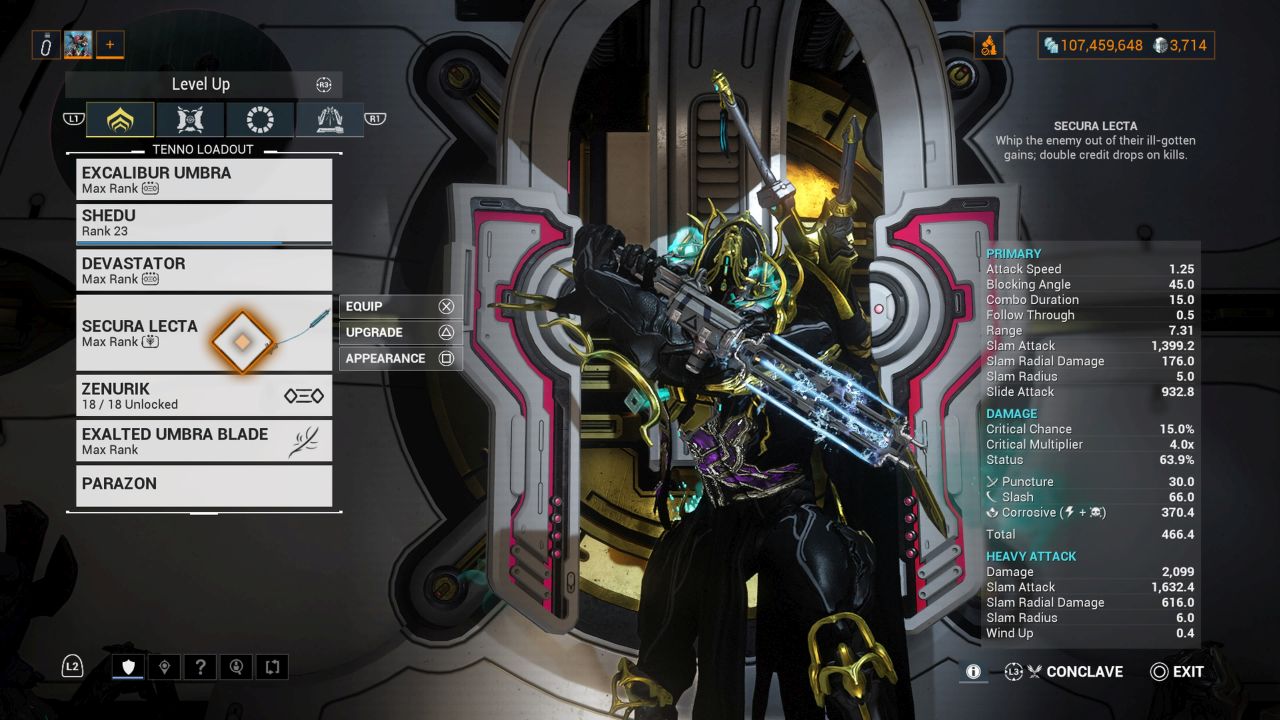Expand the third circular category tab

click(259, 119)
